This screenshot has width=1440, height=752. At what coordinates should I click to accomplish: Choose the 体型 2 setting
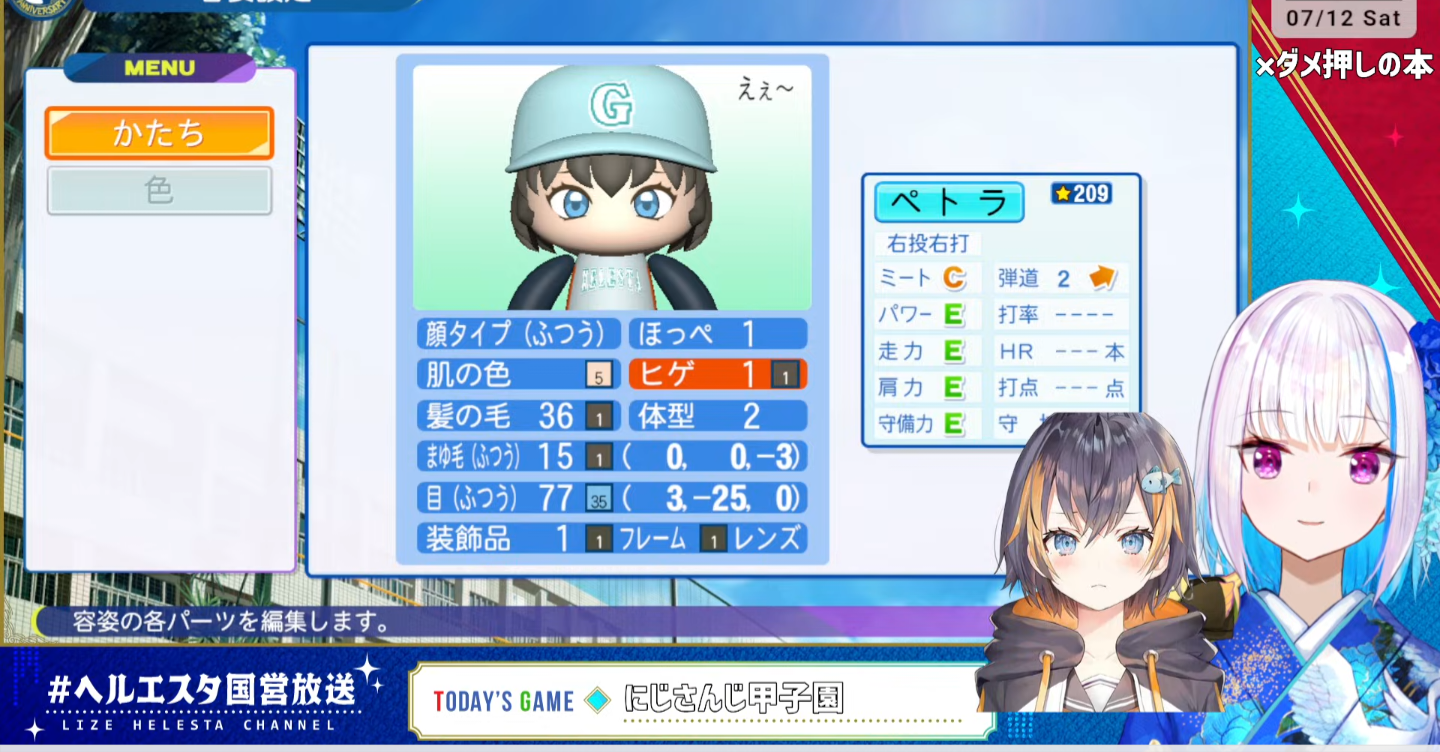(x=717, y=415)
